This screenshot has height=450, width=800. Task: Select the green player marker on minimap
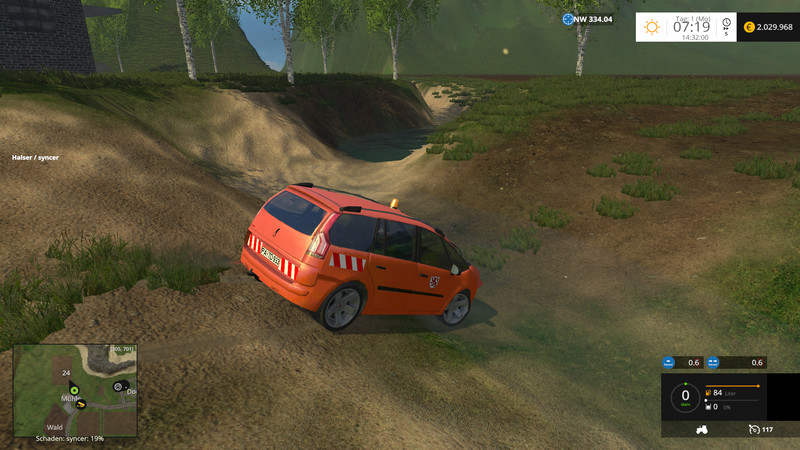(74, 389)
